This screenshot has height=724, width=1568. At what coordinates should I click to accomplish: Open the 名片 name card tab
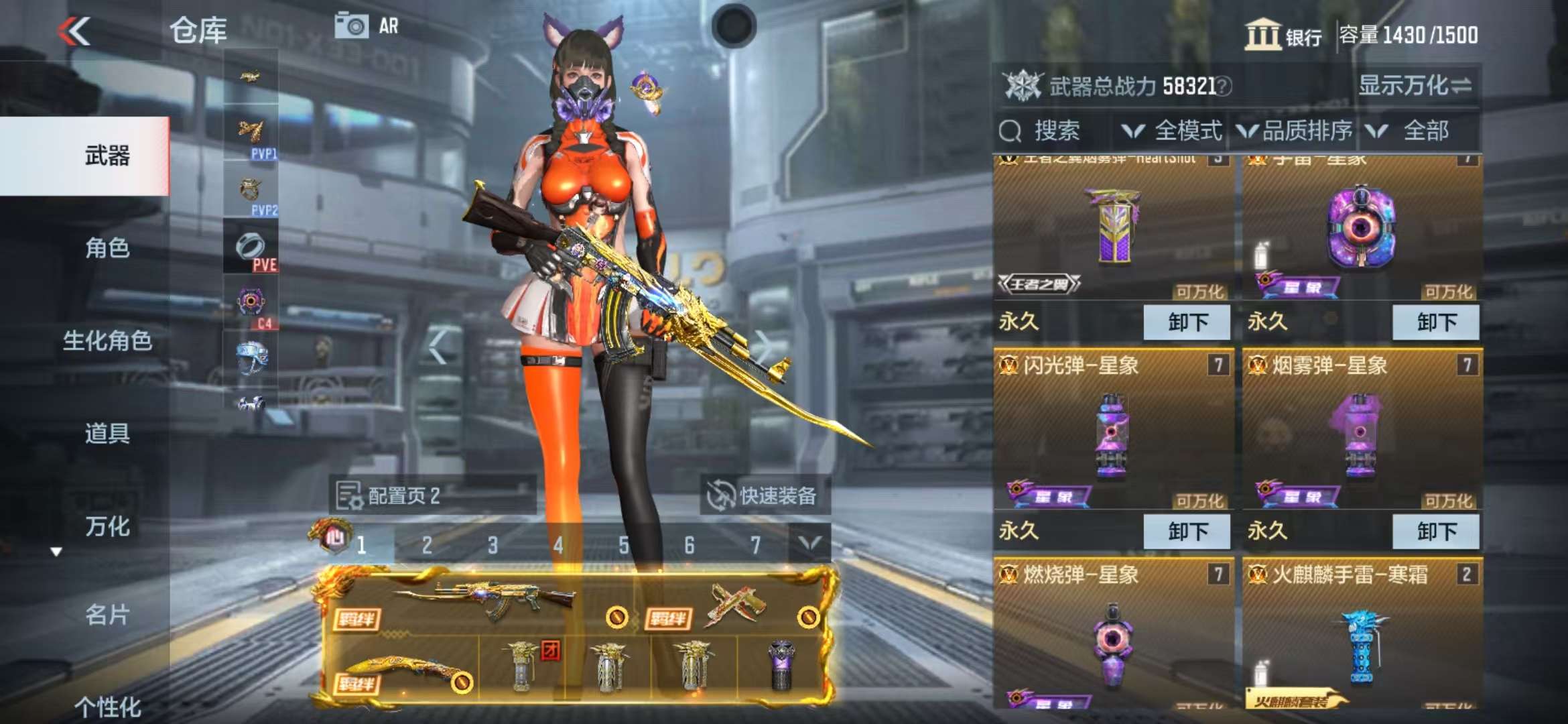click(x=107, y=614)
